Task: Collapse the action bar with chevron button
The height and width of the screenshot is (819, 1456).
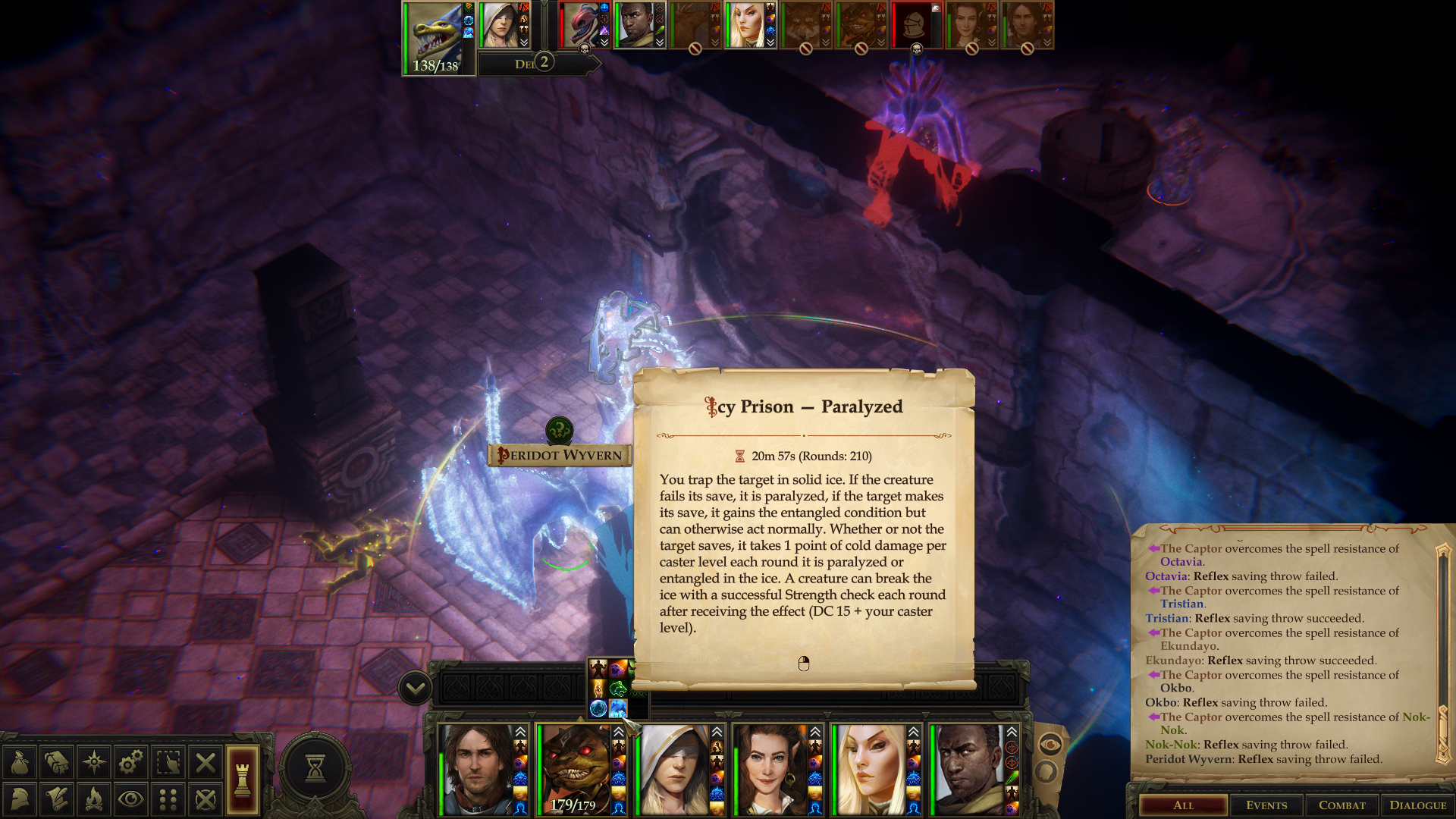Action: [x=416, y=689]
